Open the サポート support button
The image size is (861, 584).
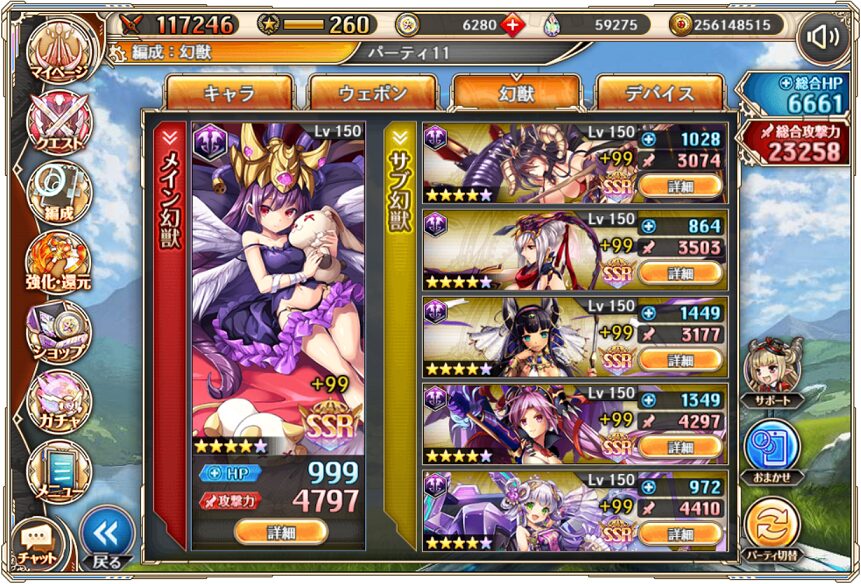pos(772,368)
